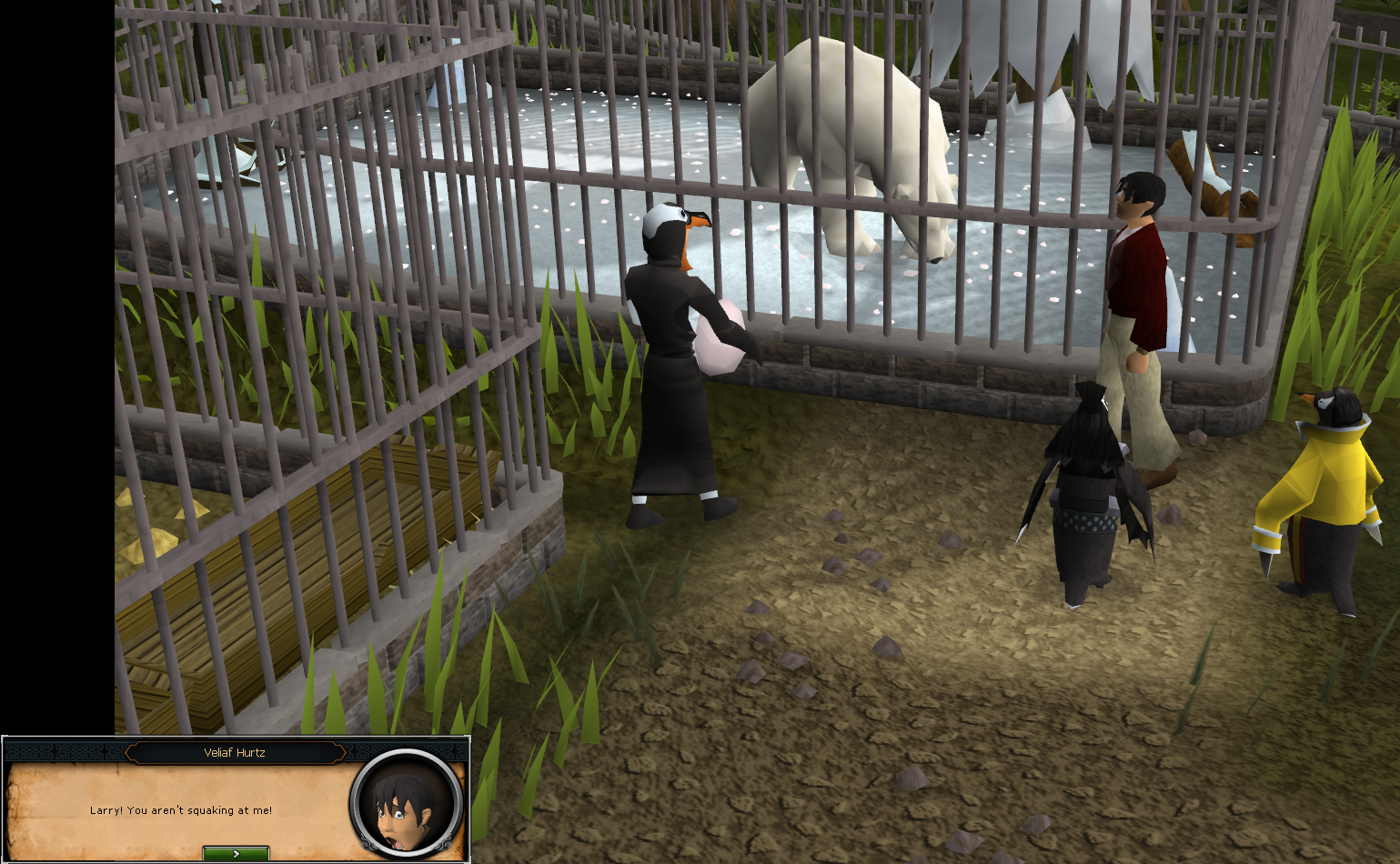
Task: Continue the dialogue with the green arrow button
Action: pos(236,854)
